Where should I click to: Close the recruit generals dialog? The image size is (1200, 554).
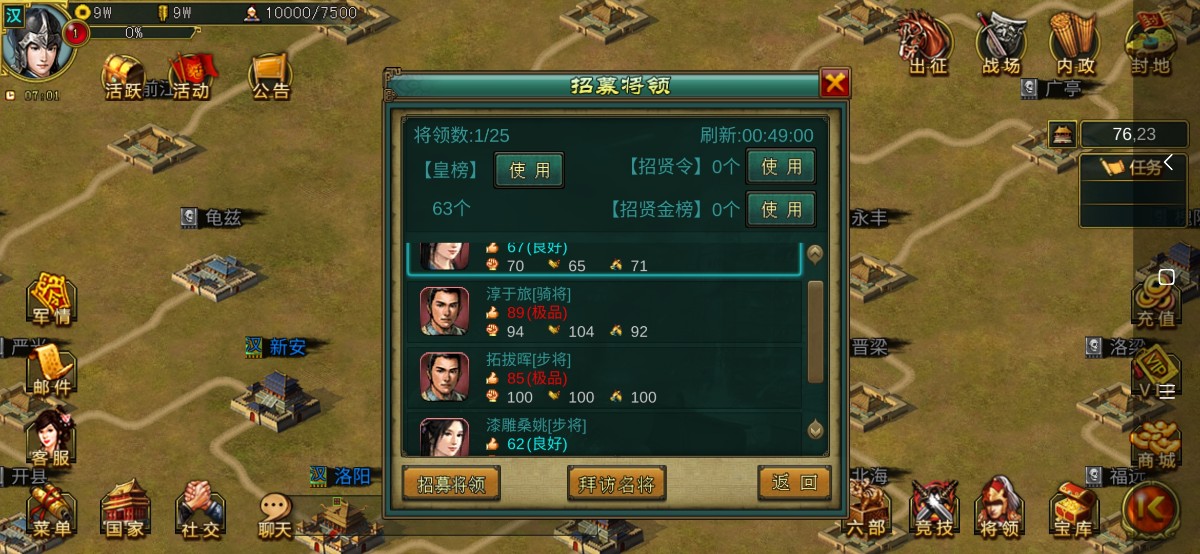(835, 83)
